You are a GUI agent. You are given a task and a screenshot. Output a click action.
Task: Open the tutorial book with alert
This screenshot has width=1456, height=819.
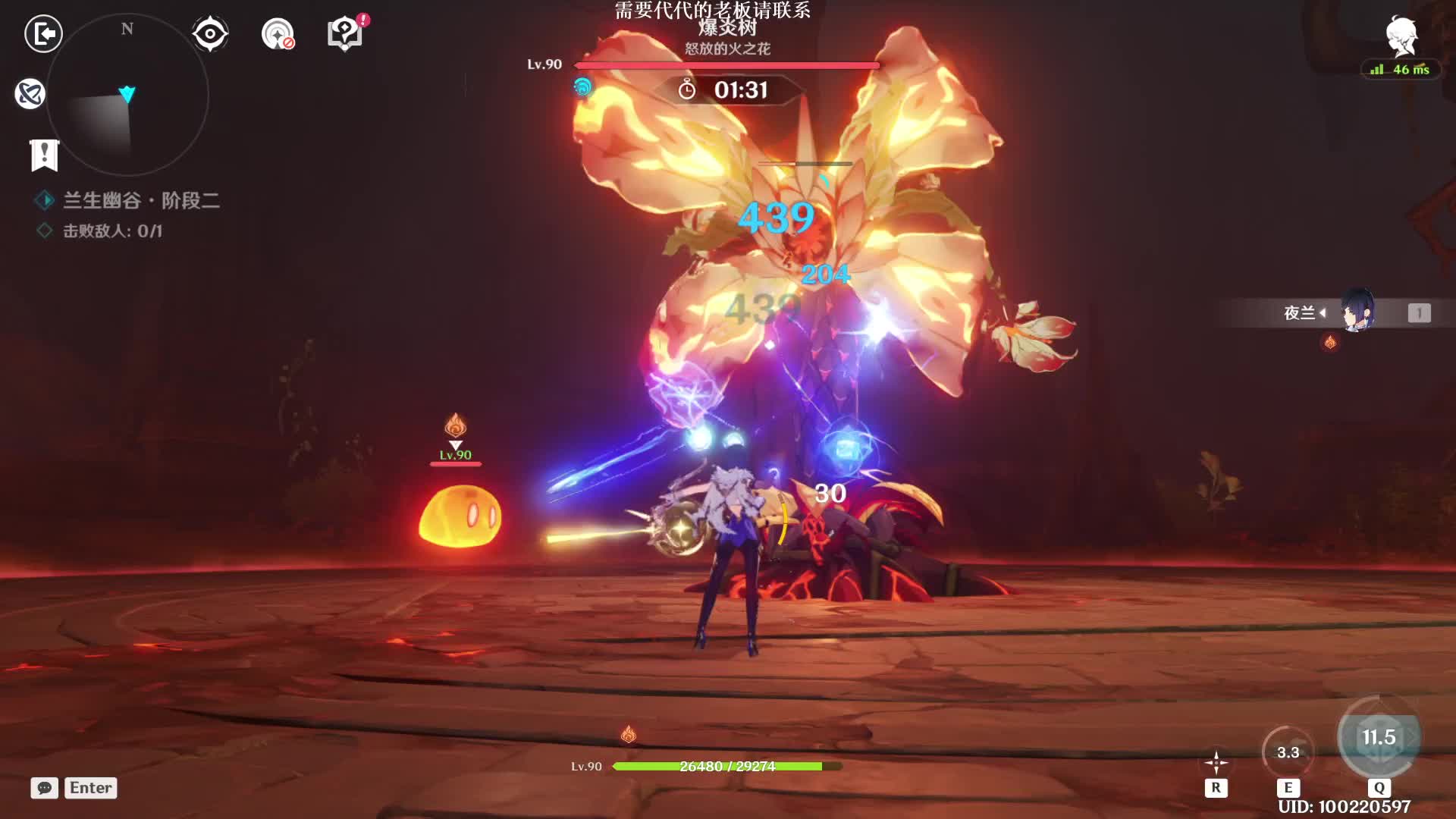click(345, 34)
